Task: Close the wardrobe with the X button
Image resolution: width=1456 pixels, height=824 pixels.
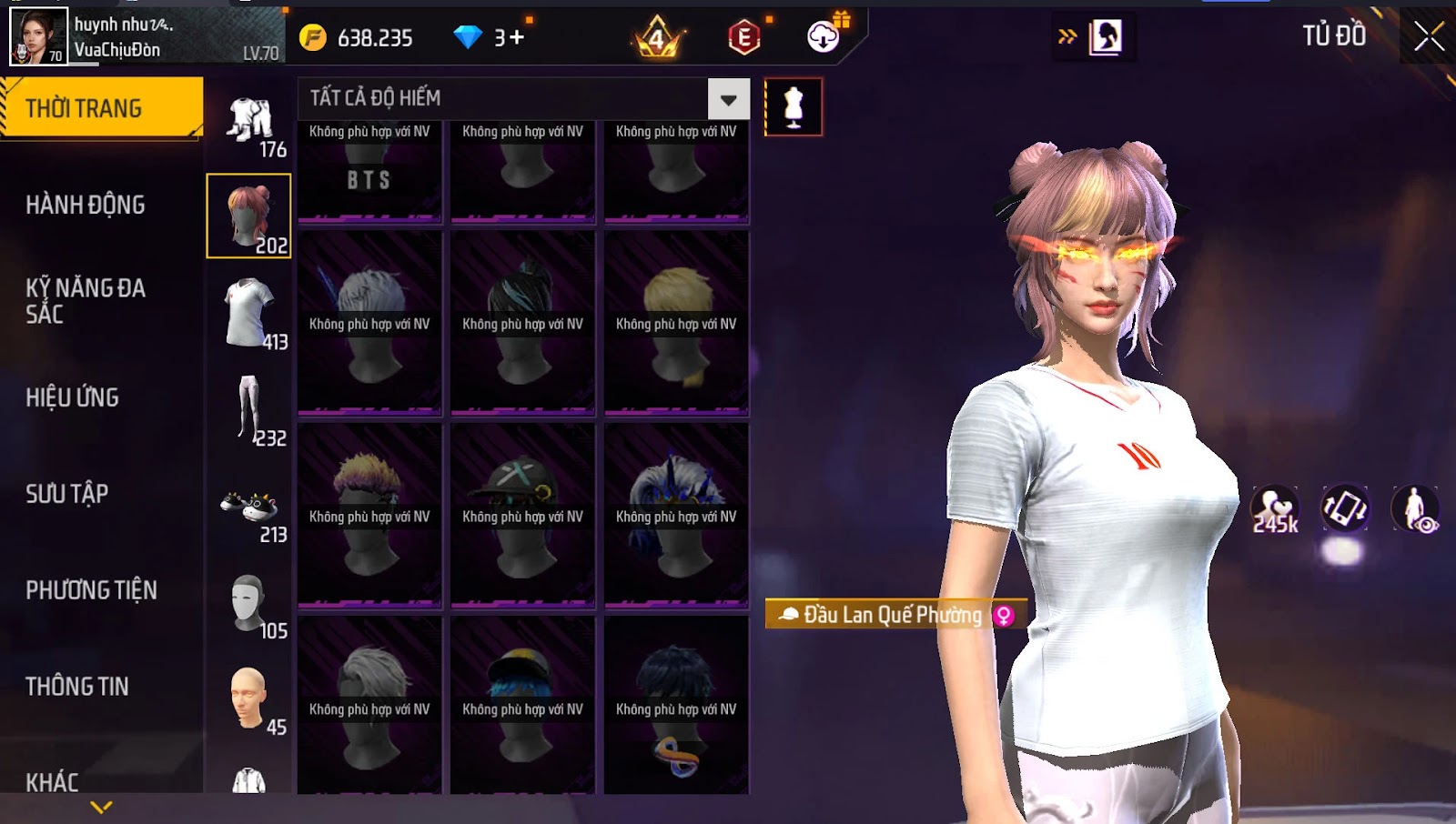Action: [x=1429, y=37]
